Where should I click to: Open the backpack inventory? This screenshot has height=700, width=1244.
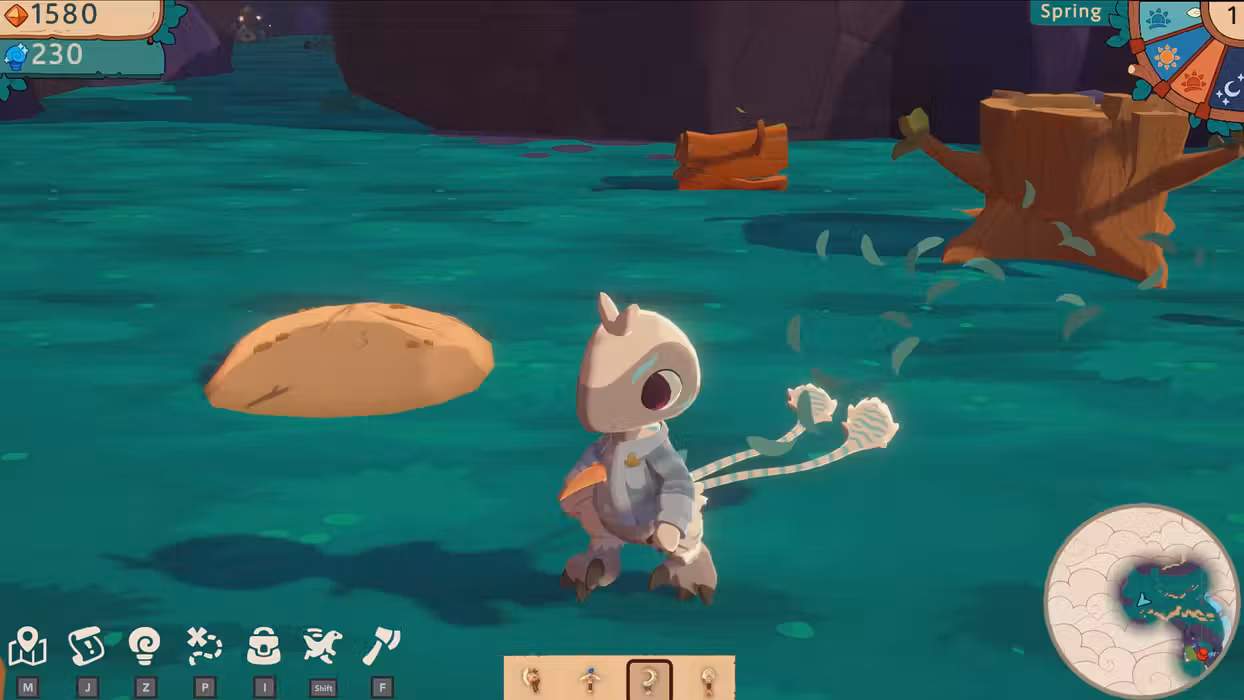point(264,647)
